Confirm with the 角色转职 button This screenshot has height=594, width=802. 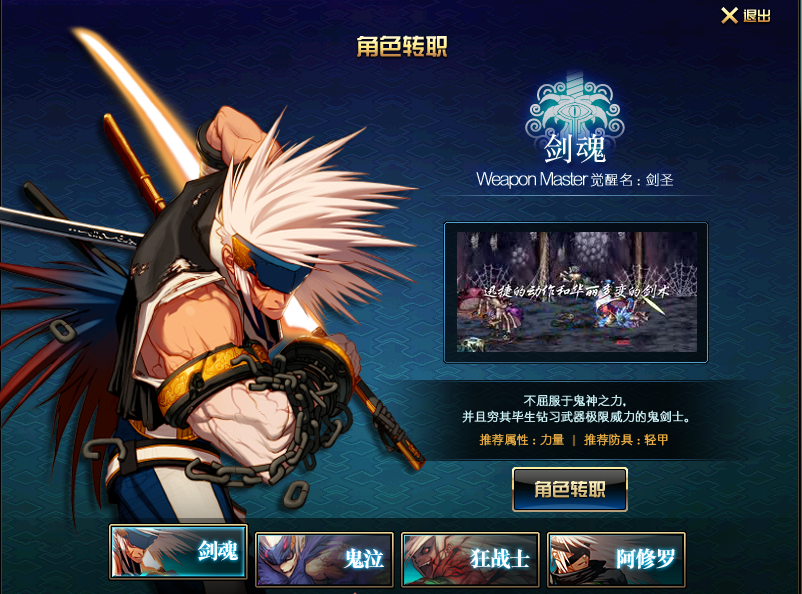[570, 489]
